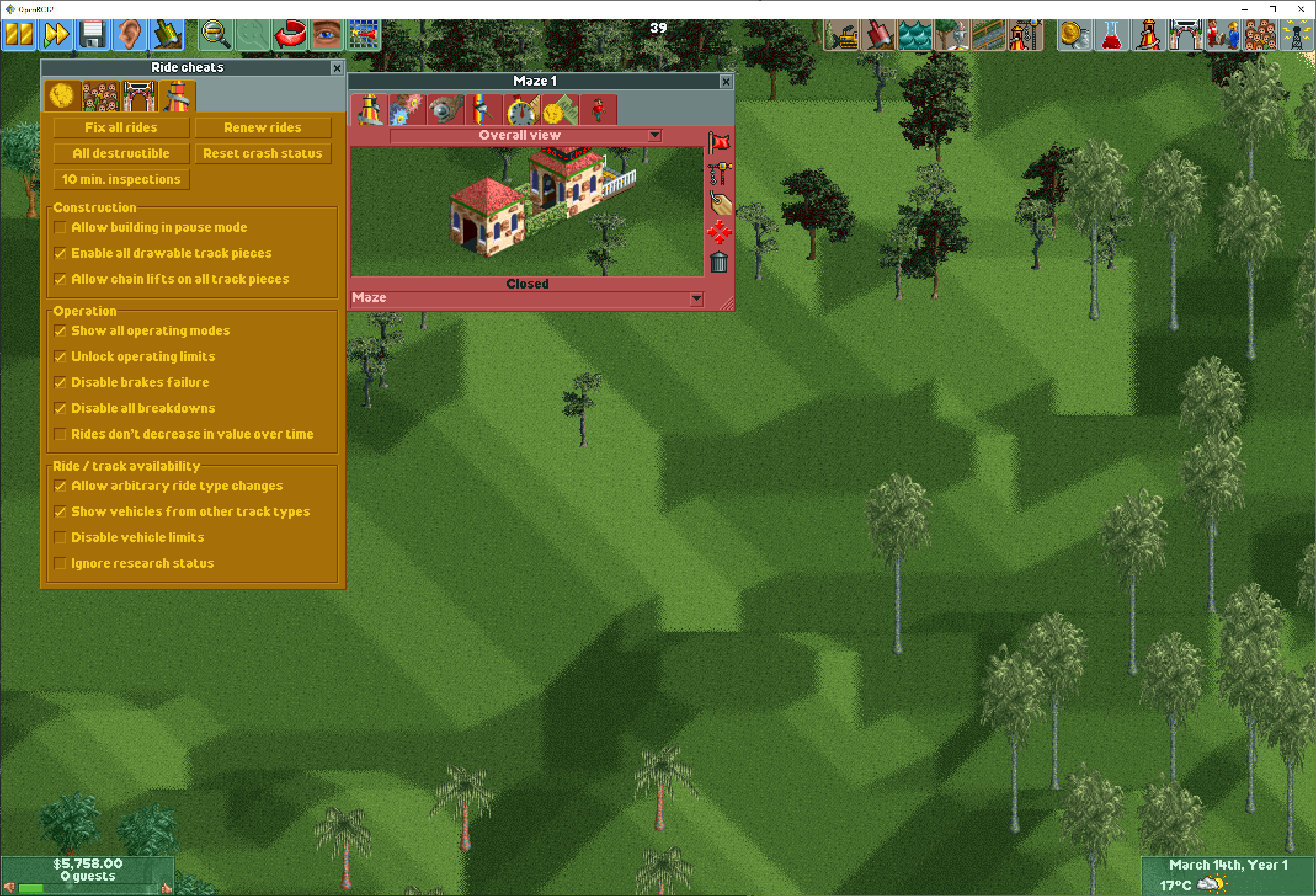Pause the game
The width and height of the screenshot is (1316, 896).
coord(18,35)
